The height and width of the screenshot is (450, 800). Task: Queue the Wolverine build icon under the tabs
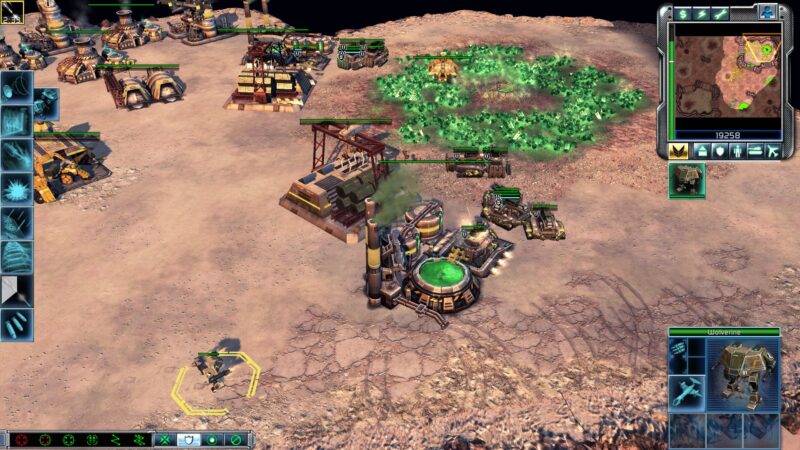[686, 179]
